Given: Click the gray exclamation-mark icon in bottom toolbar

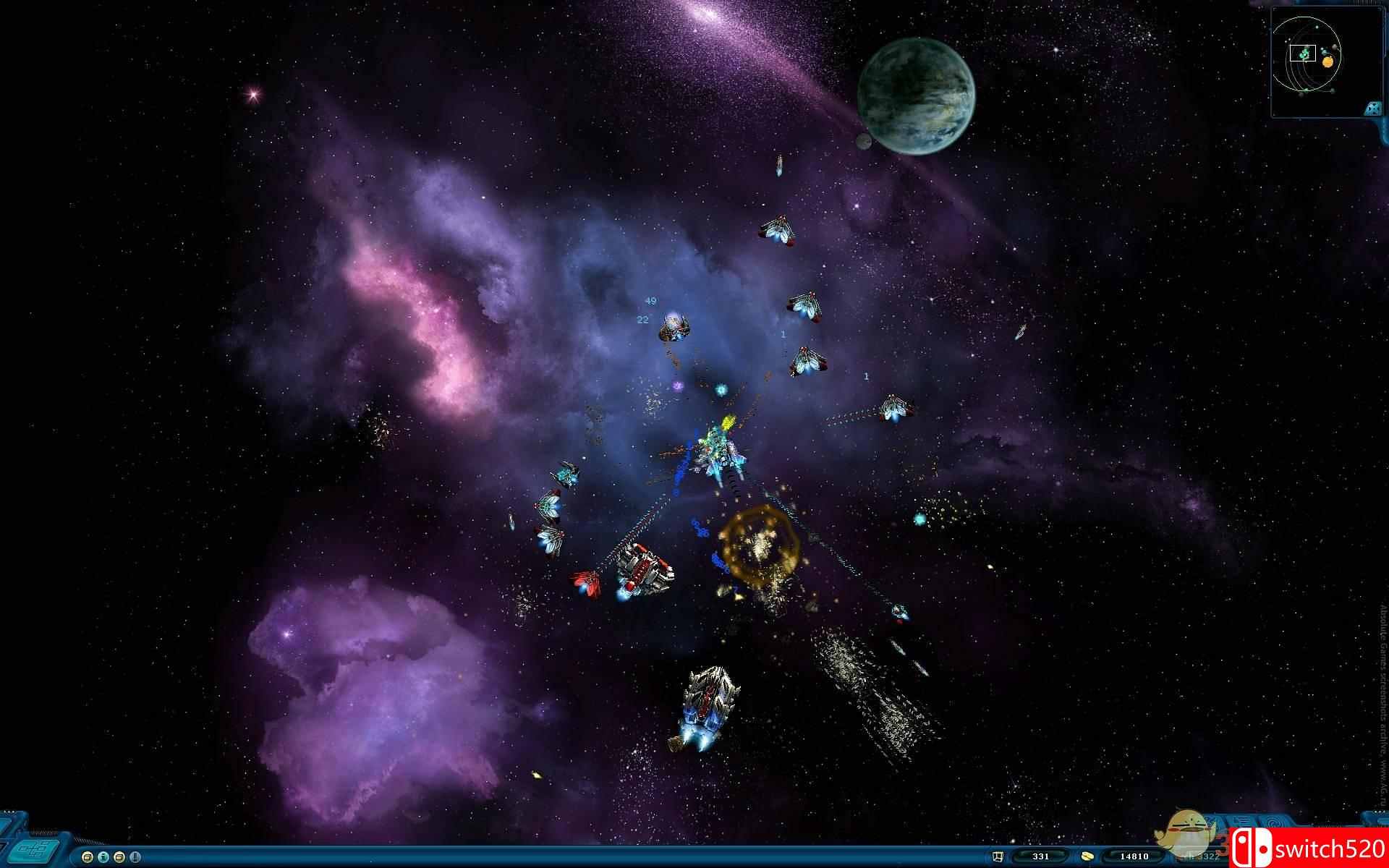Looking at the screenshot, I should pos(135,859).
